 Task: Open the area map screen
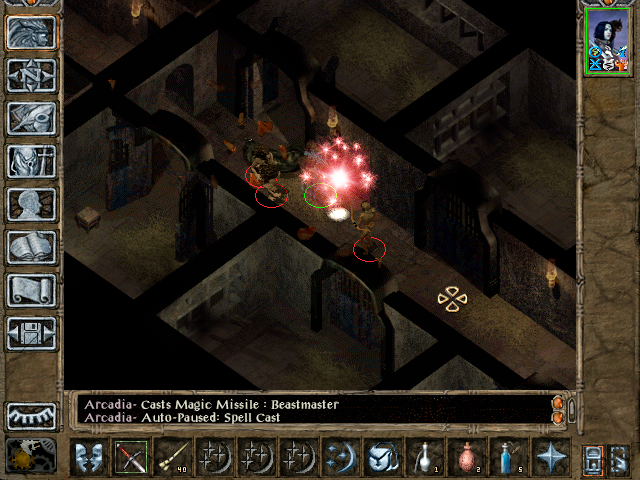pyautogui.click(x=32, y=76)
